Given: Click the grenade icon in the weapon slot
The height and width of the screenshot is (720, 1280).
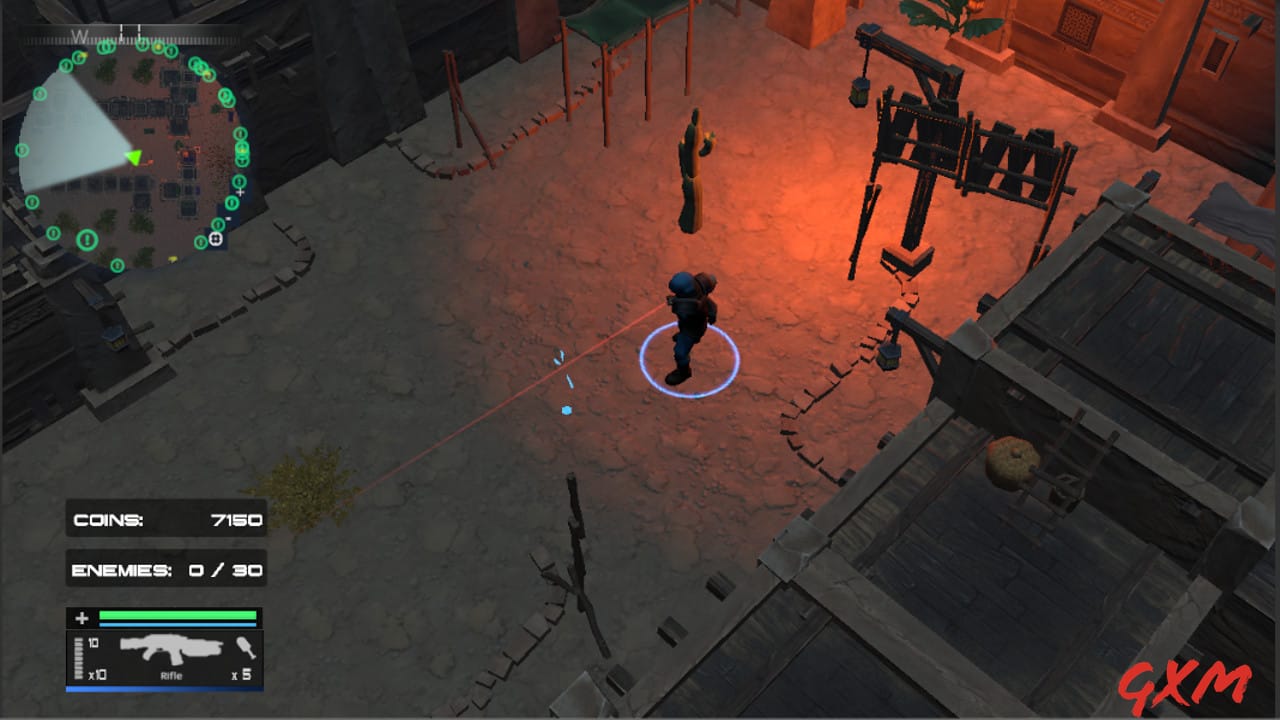Looking at the screenshot, I should [245, 648].
